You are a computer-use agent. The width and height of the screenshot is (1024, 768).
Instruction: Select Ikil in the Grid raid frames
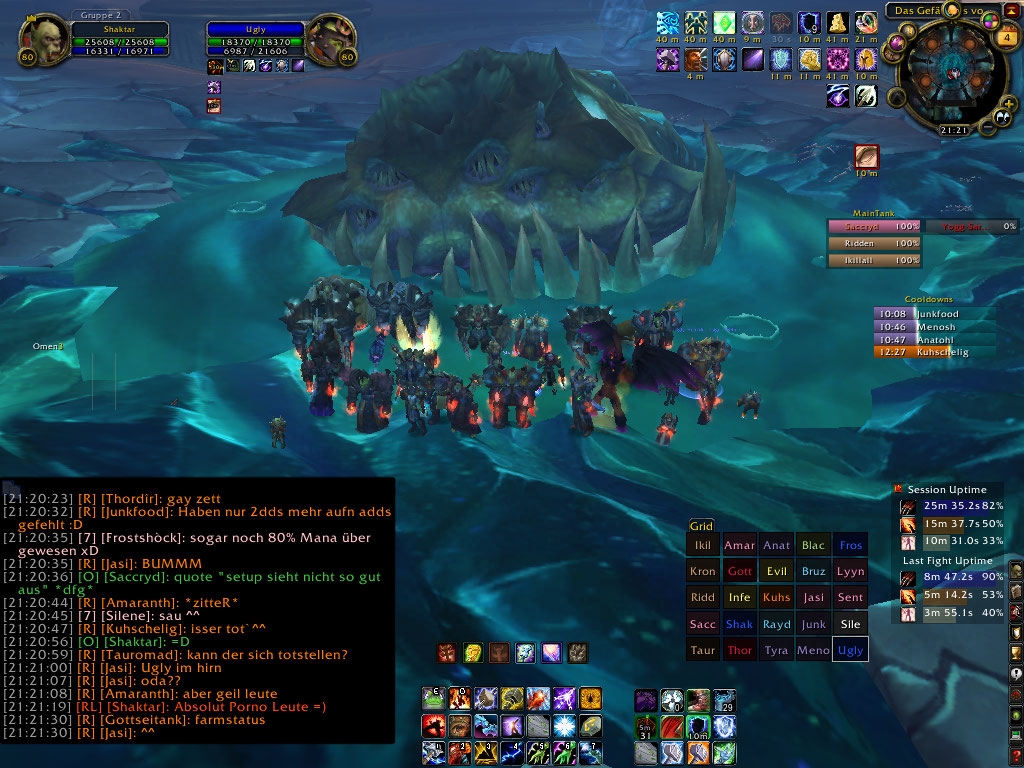pyautogui.click(x=703, y=546)
